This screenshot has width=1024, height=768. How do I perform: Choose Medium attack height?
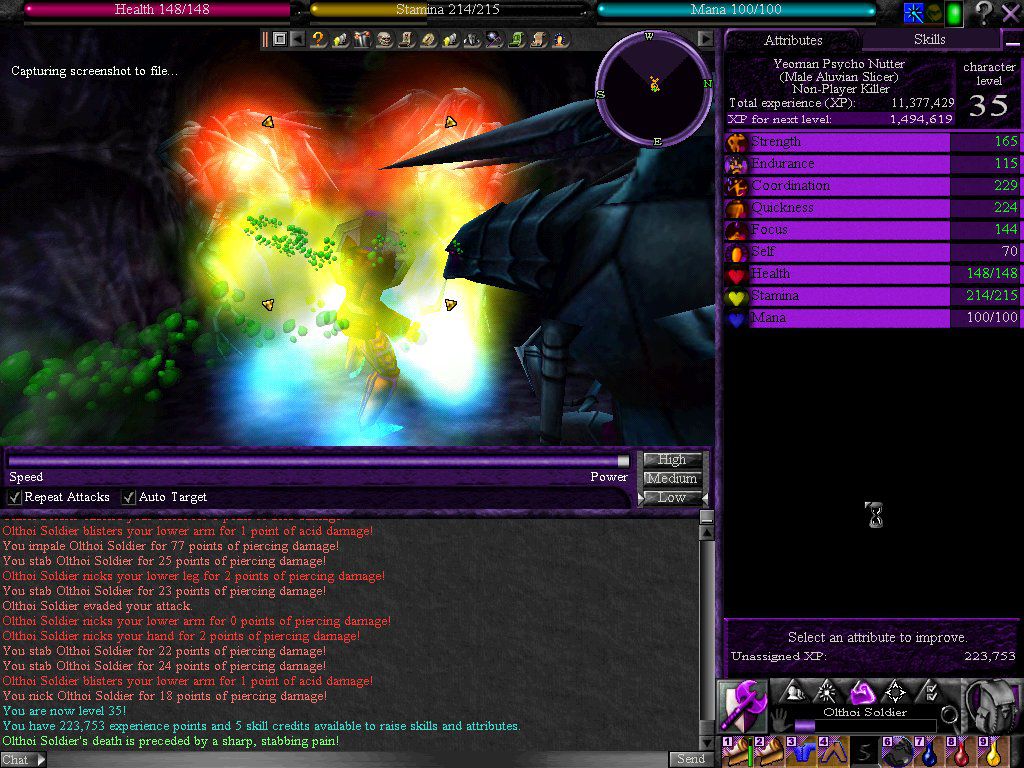click(672, 479)
